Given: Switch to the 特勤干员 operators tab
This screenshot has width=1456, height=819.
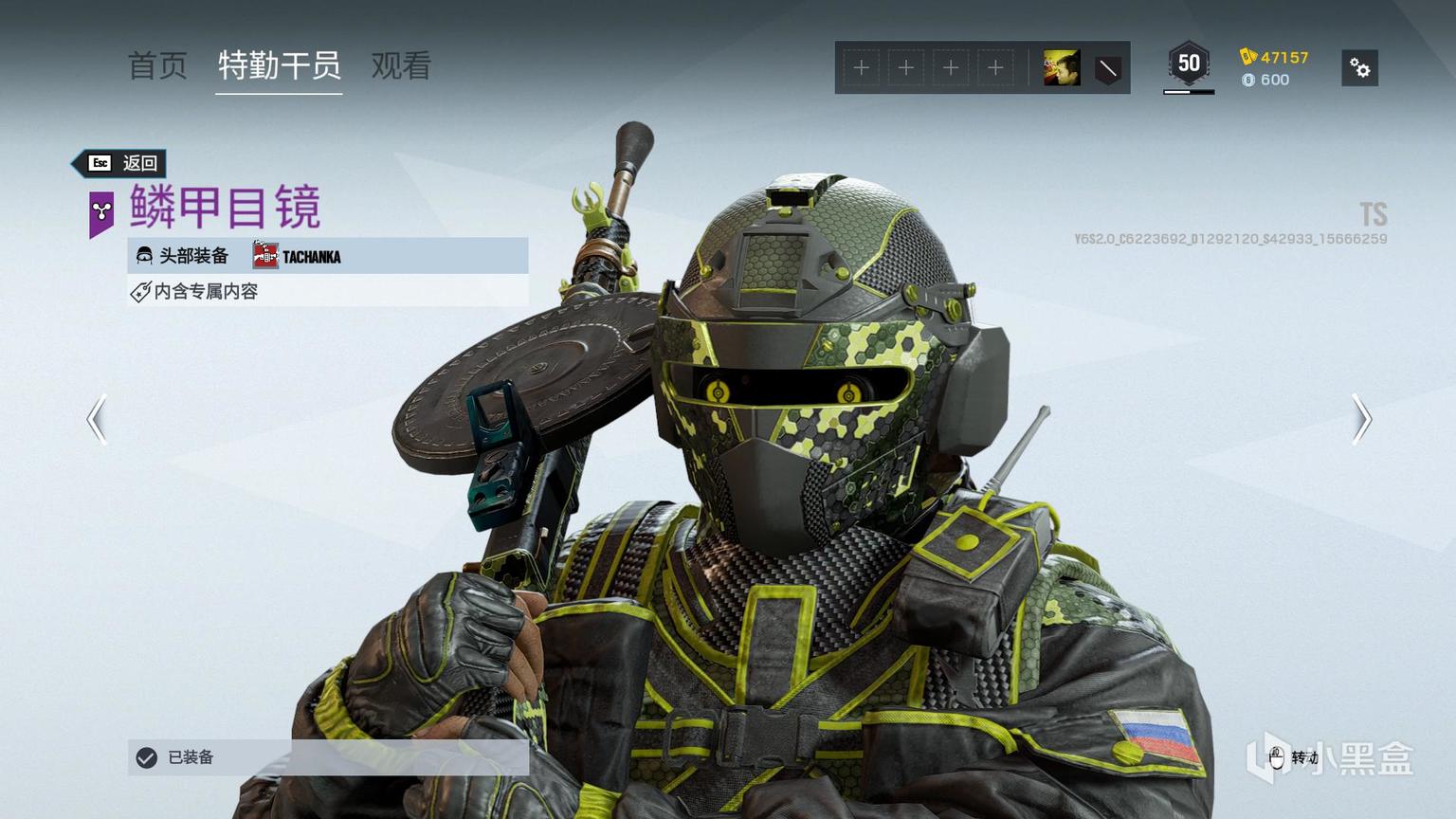Looking at the screenshot, I should coord(279,66).
